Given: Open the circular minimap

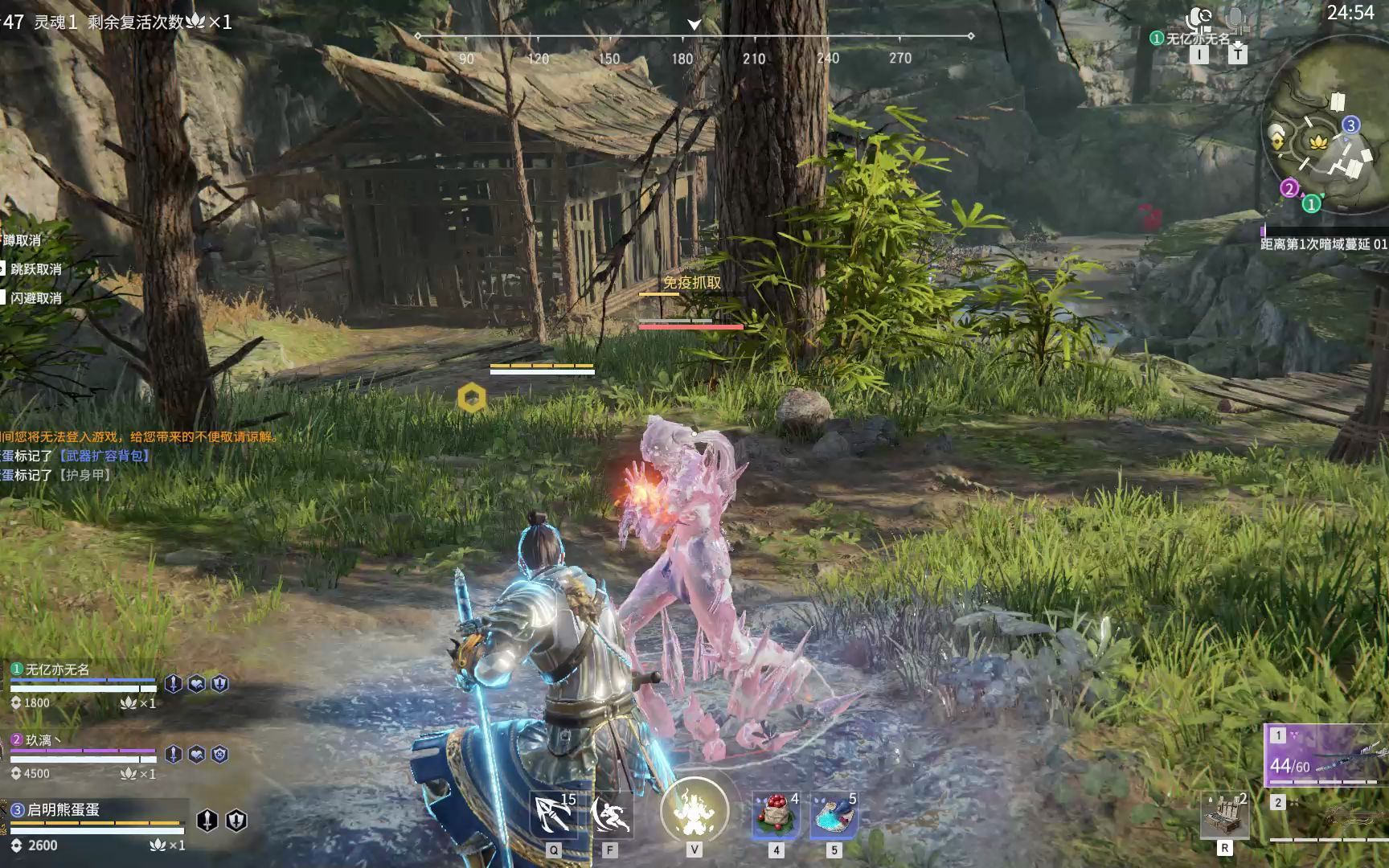Looking at the screenshot, I should [1325, 149].
